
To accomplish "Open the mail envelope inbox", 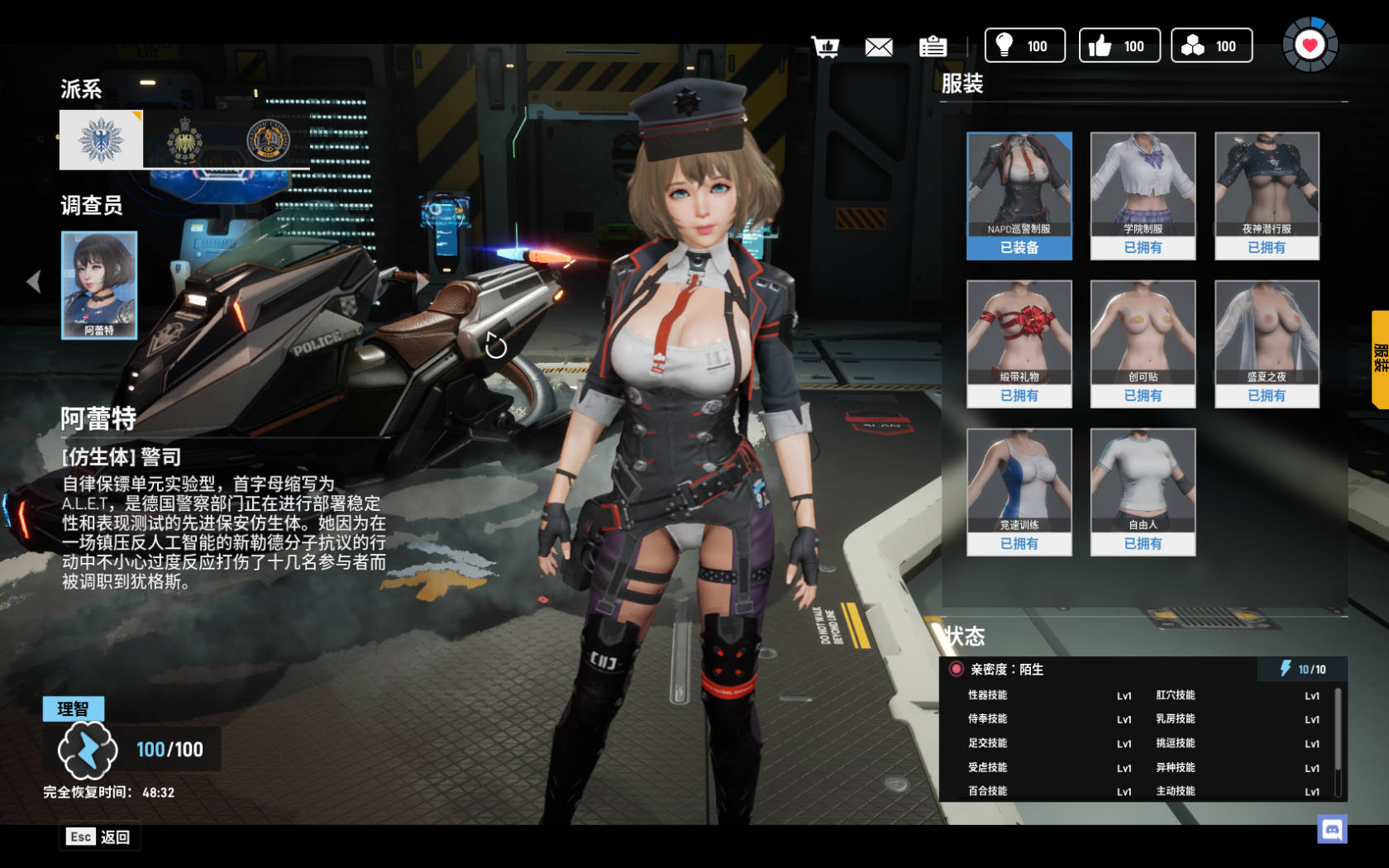I will click(879, 46).
